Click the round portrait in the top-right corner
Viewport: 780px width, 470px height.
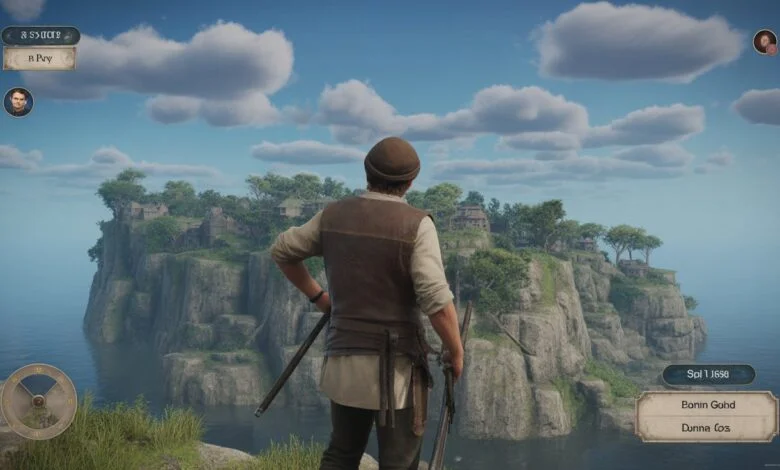(x=765, y=42)
